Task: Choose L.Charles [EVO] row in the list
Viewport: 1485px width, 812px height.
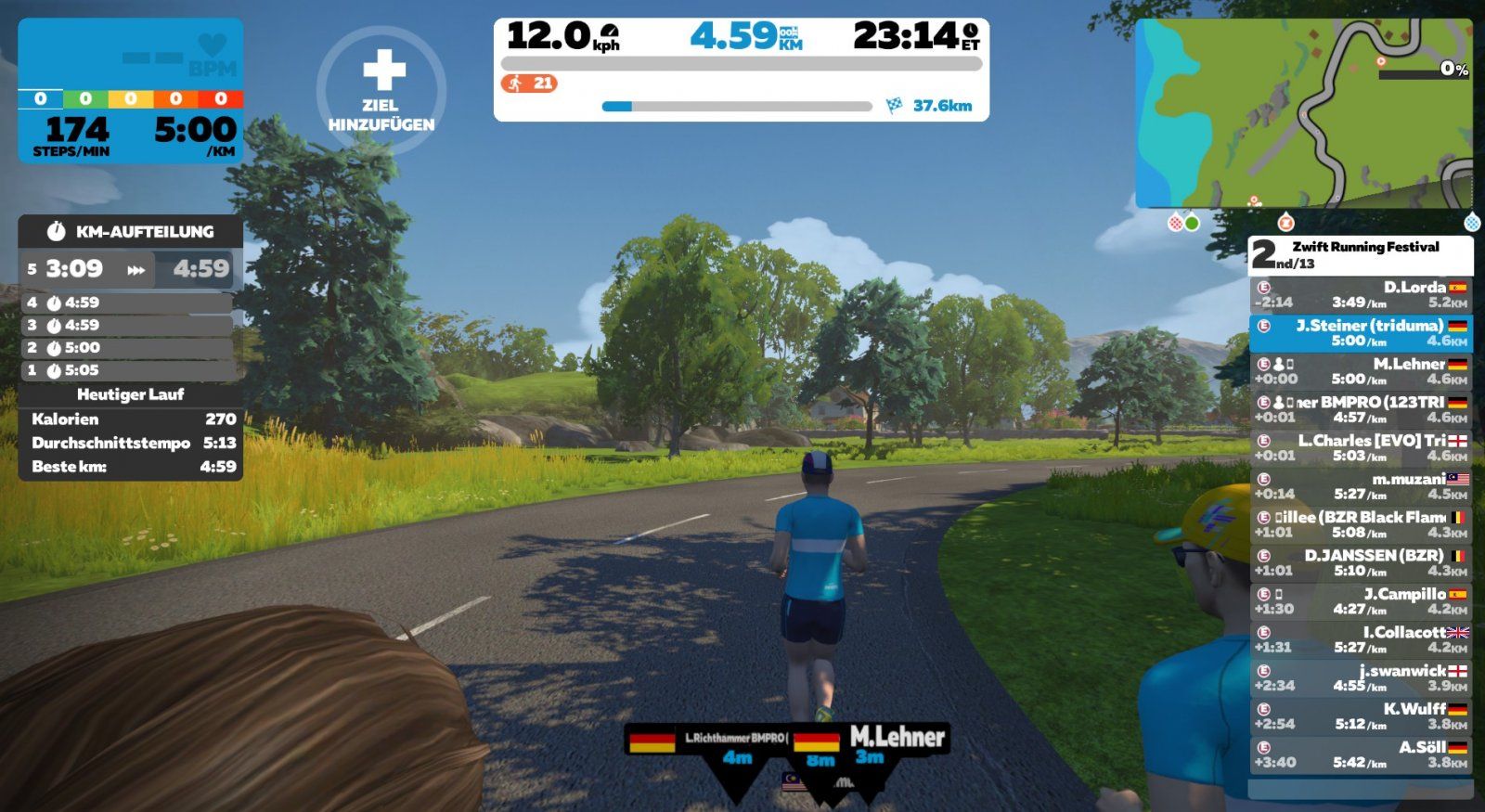Action: pyautogui.click(x=1360, y=447)
